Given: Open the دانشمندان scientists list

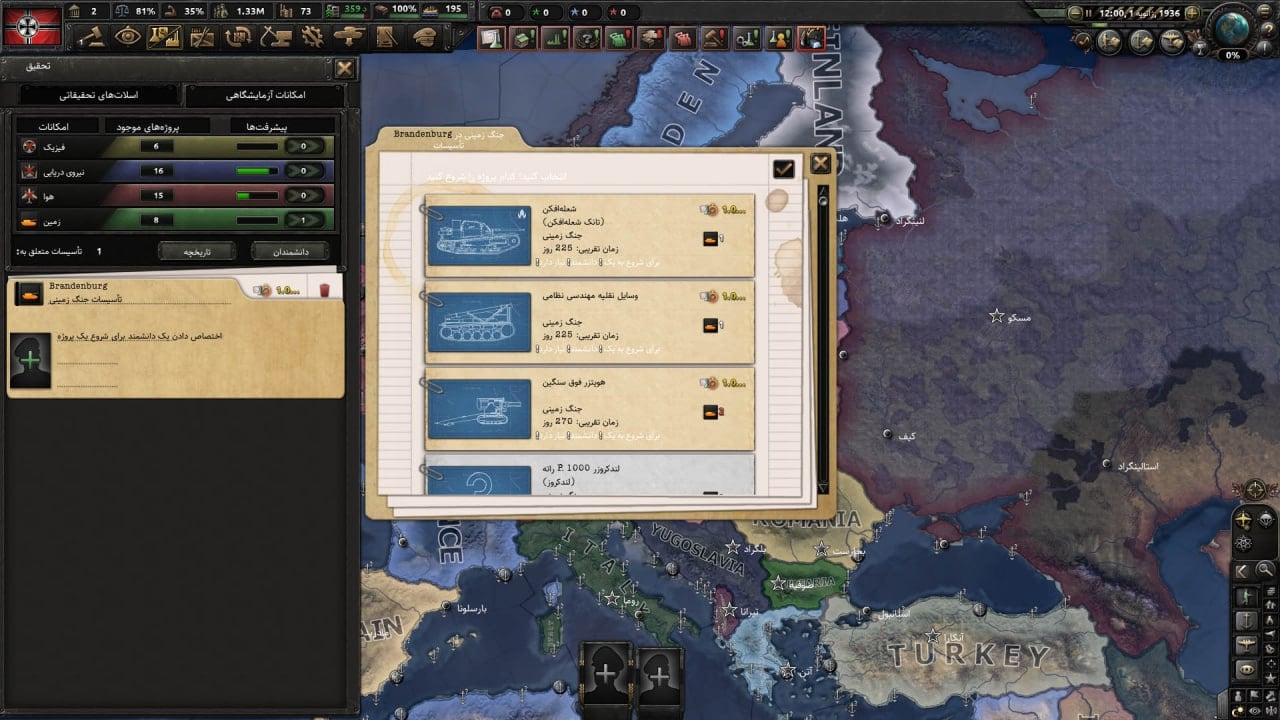Looking at the screenshot, I should click(x=290, y=252).
